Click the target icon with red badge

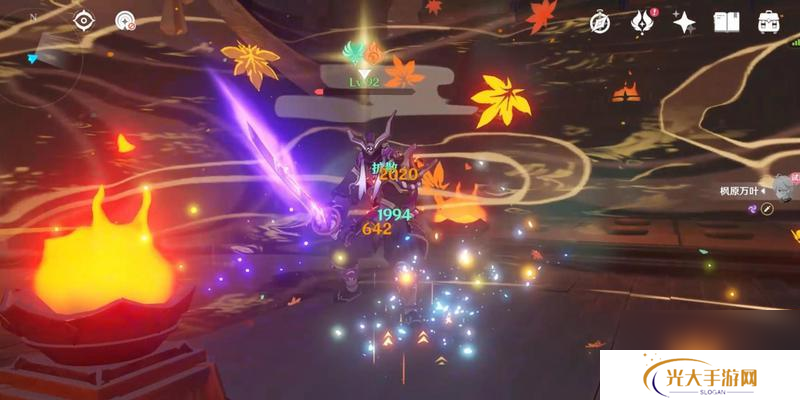pos(124,20)
